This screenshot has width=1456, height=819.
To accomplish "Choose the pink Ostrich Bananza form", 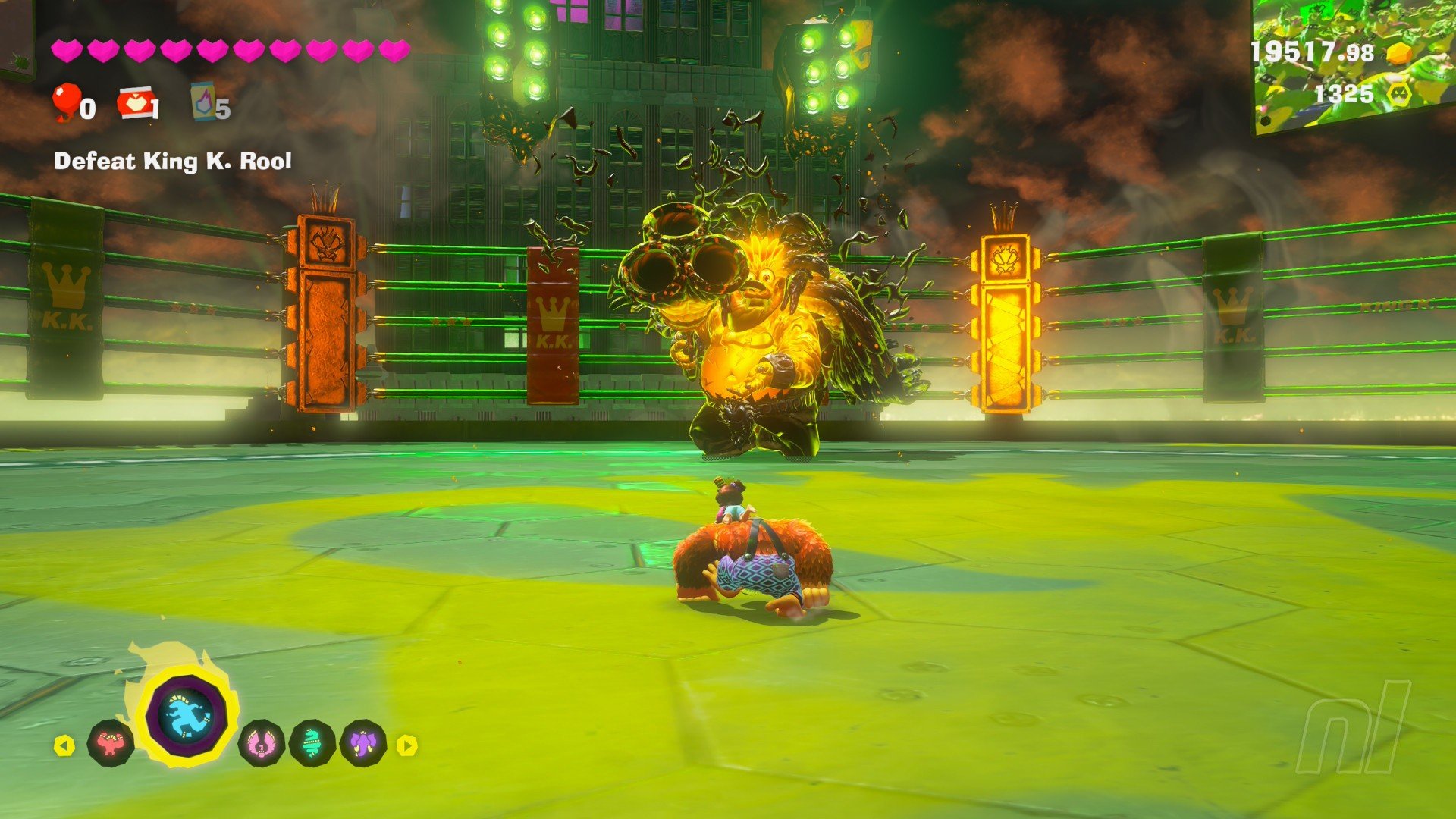I will coord(262,743).
